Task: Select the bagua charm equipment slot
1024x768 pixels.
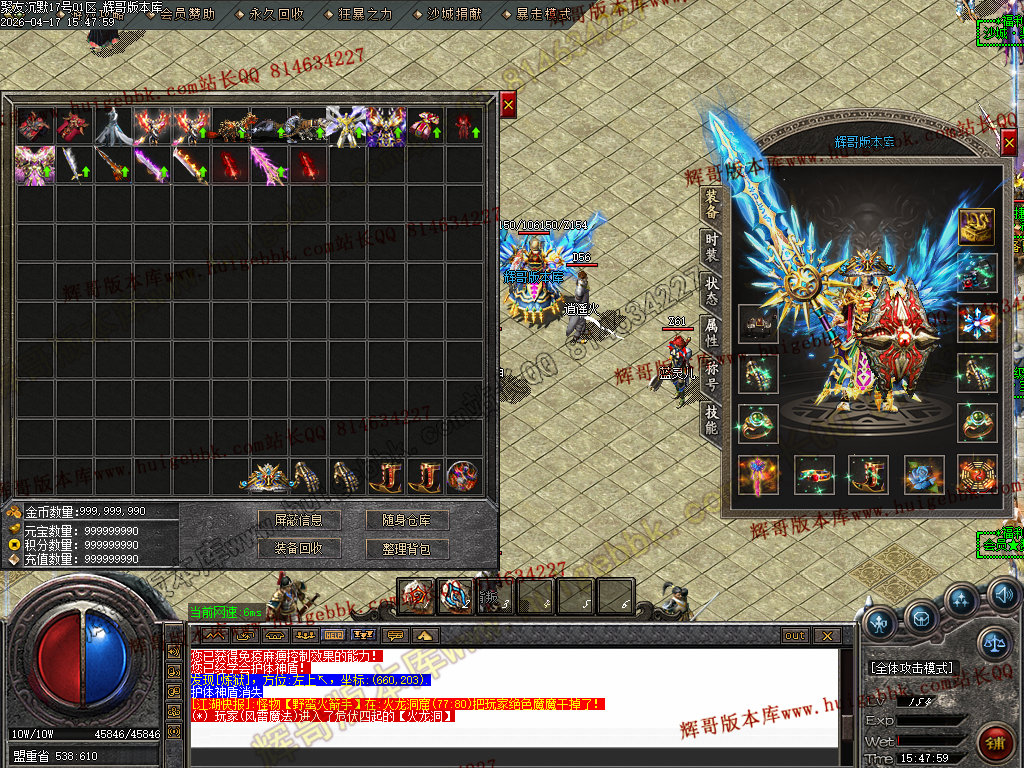Action: click(977, 475)
